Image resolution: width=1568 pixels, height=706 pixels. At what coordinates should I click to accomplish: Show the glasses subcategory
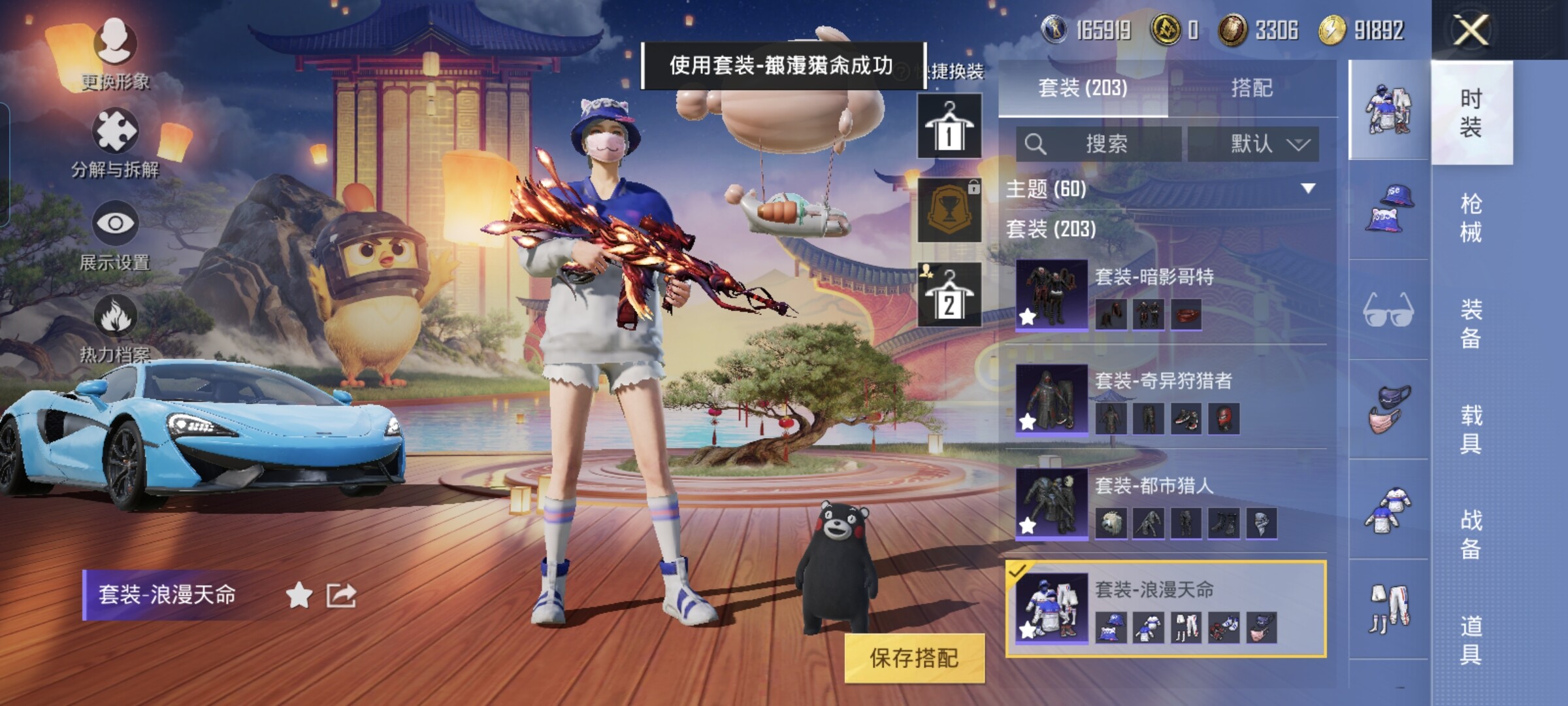coord(1388,310)
